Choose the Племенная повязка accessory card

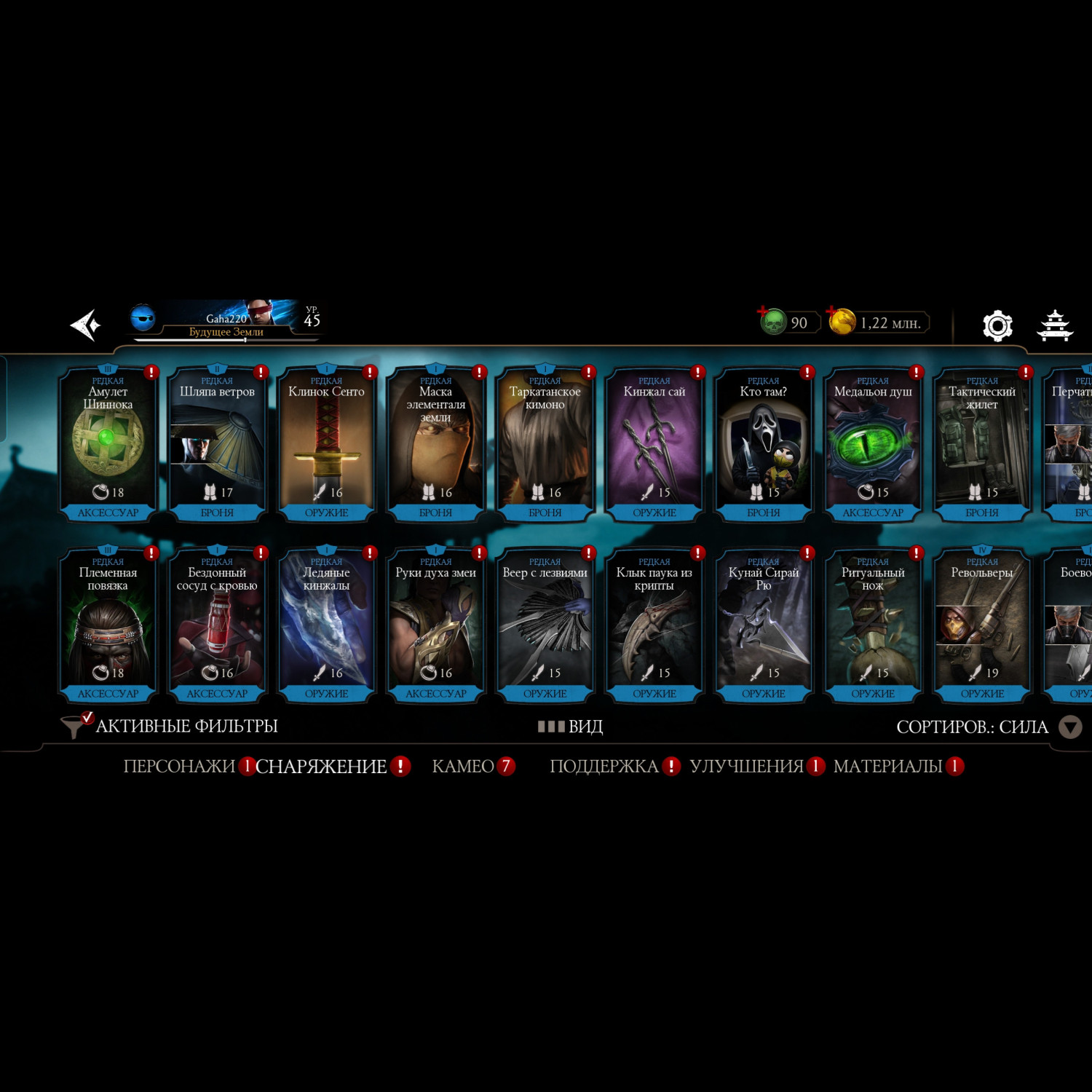pos(108,625)
